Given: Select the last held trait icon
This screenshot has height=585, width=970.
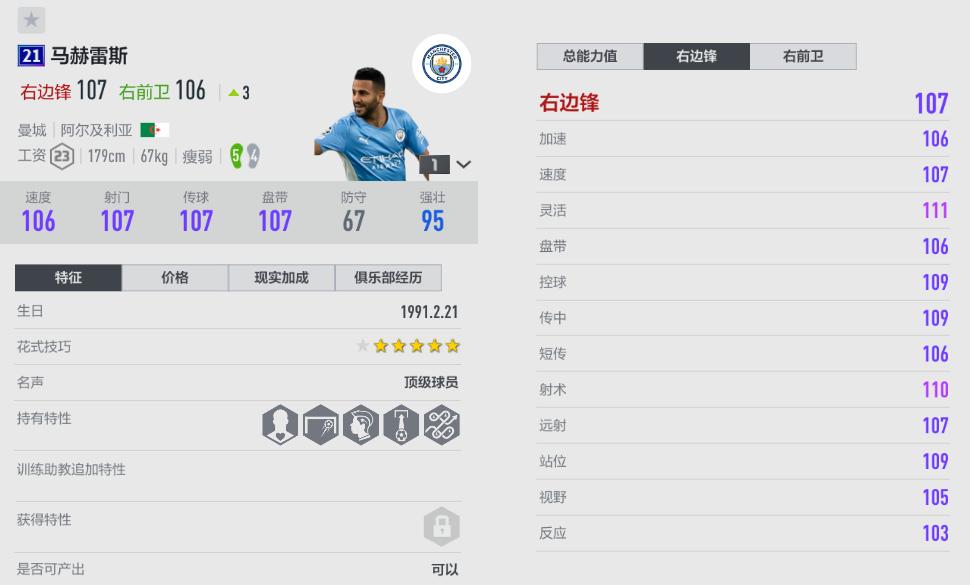Looking at the screenshot, I should pyautogui.click(x=441, y=425).
